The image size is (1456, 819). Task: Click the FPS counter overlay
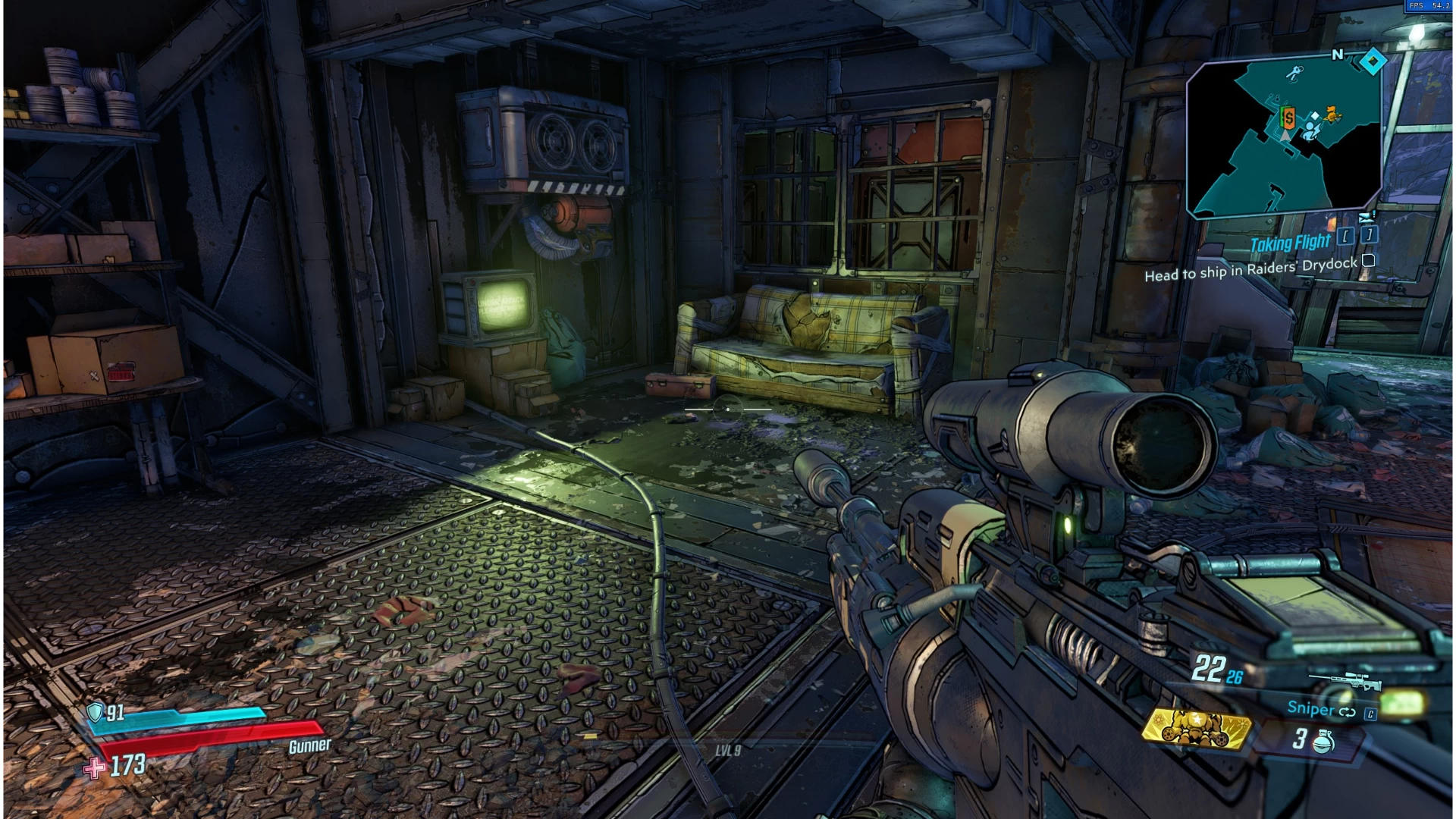pos(1429,6)
